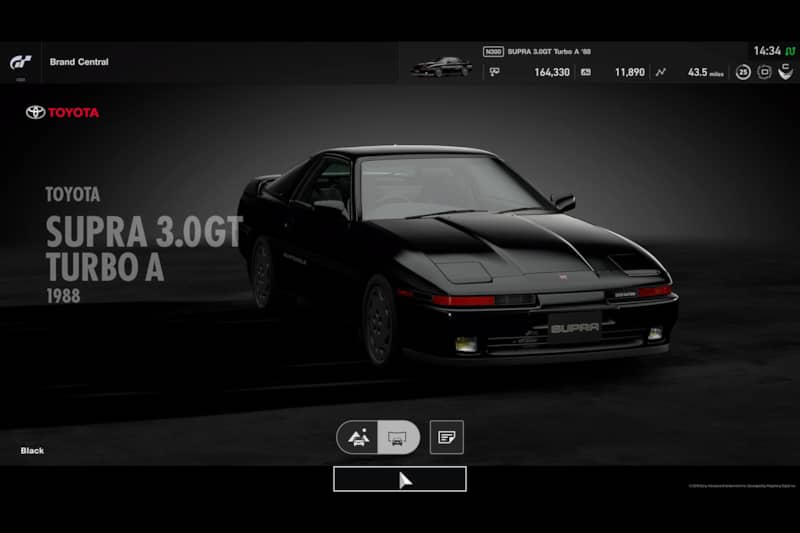Select the current car thumbnail in the header
The width and height of the screenshot is (800, 533).
tap(441, 66)
